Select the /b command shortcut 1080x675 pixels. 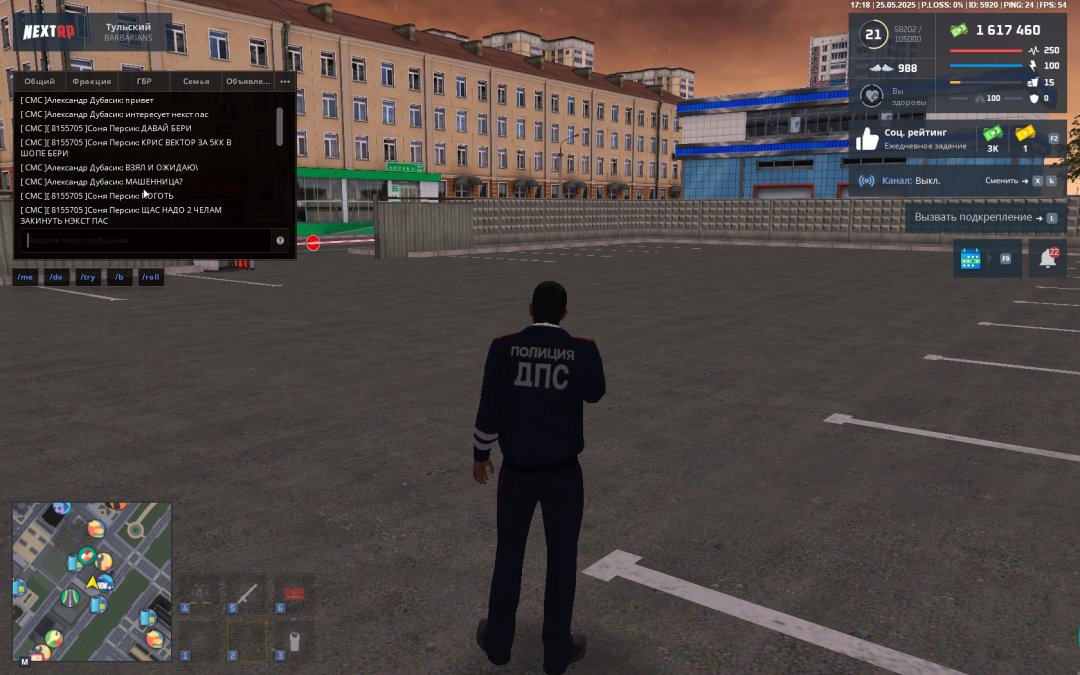tap(120, 277)
